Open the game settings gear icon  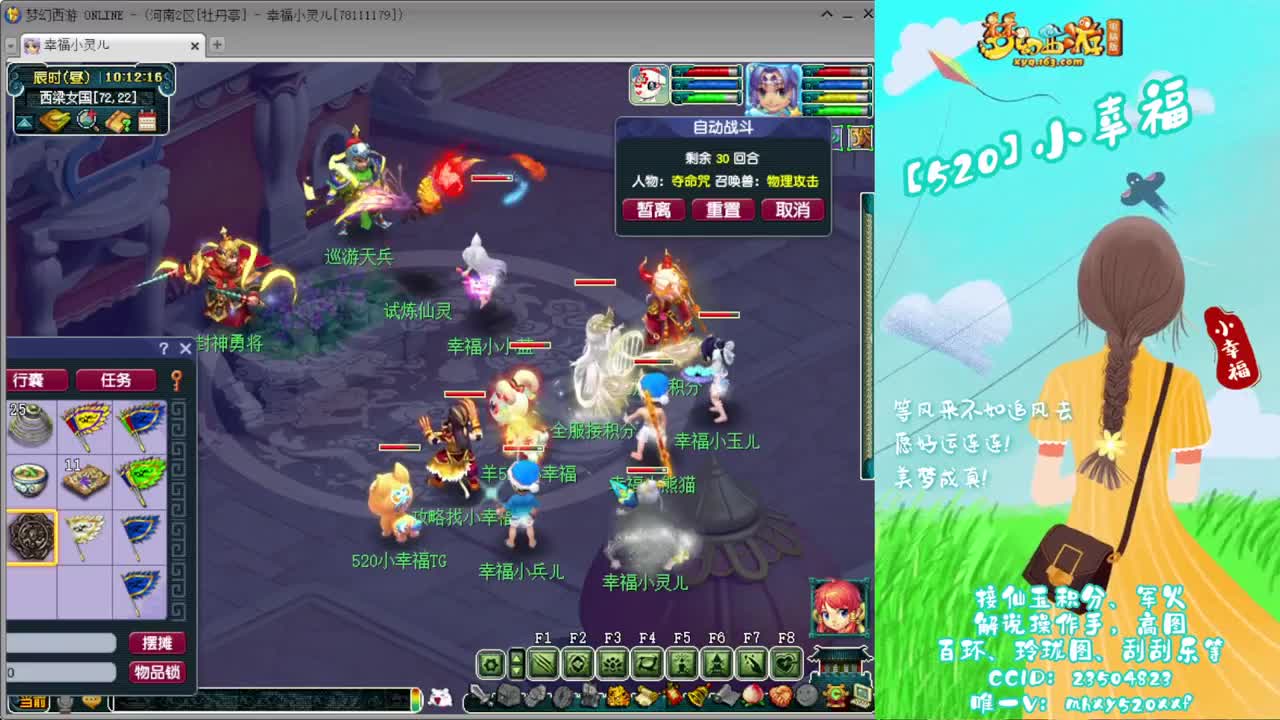(x=491, y=663)
